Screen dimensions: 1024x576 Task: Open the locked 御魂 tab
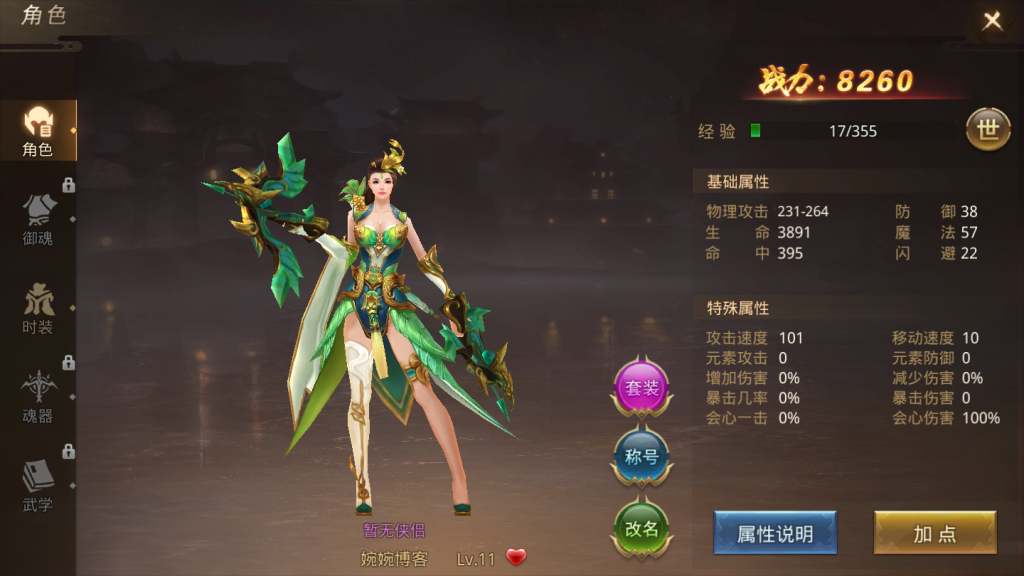pos(38,218)
